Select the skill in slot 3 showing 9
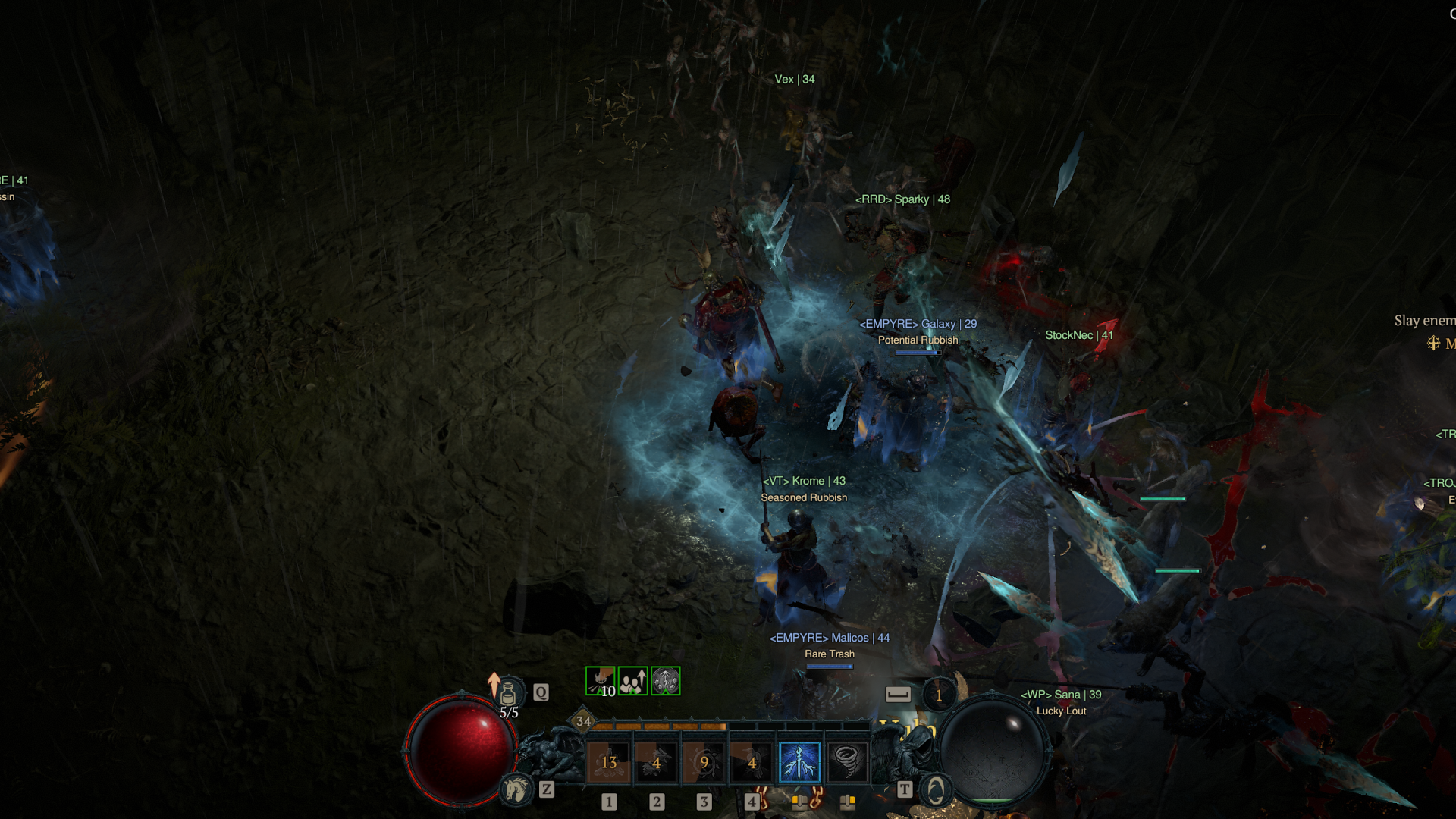The height and width of the screenshot is (819, 1456). [703, 761]
